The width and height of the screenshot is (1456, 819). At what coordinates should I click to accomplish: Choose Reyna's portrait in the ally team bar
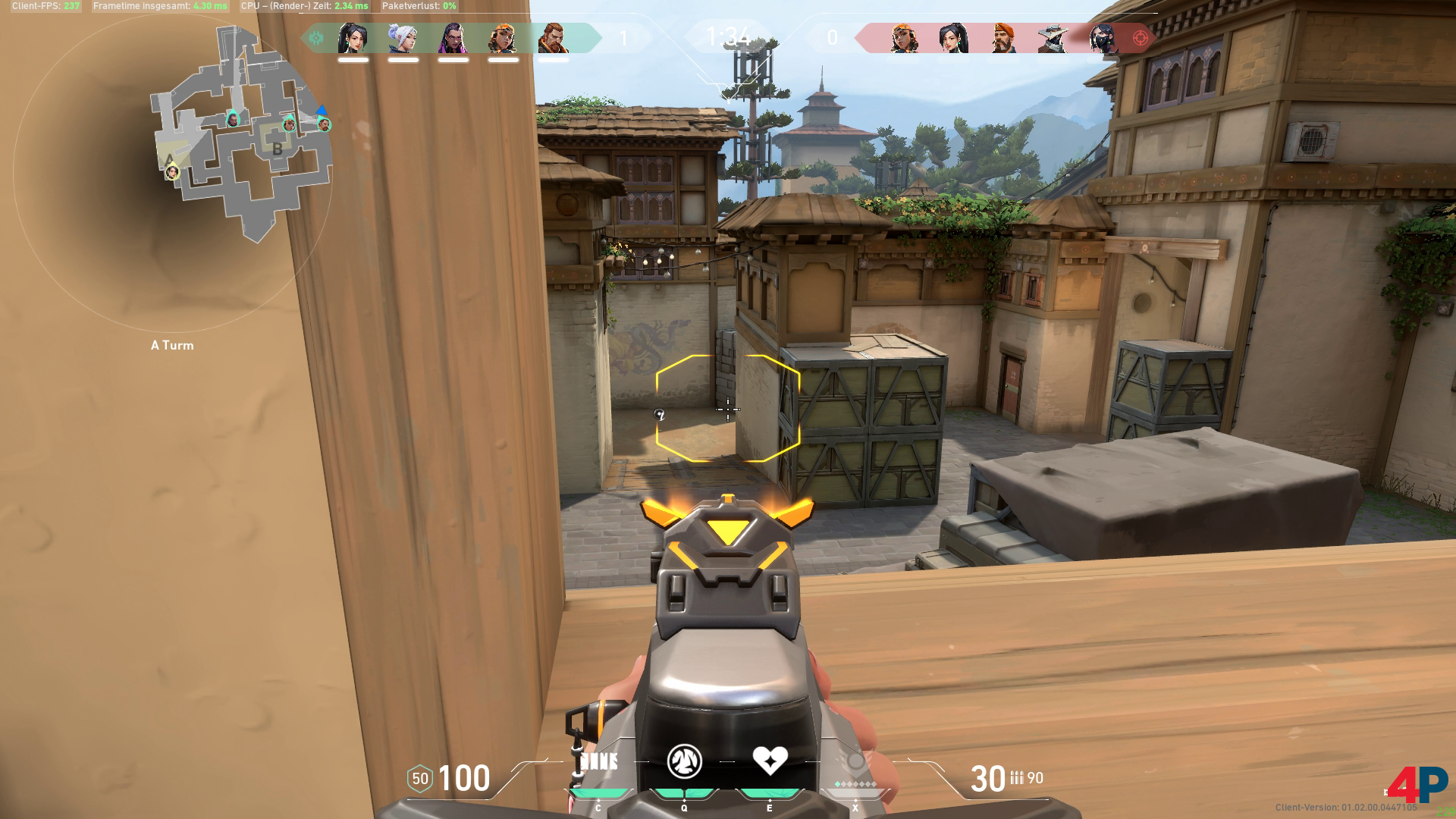coord(453,38)
